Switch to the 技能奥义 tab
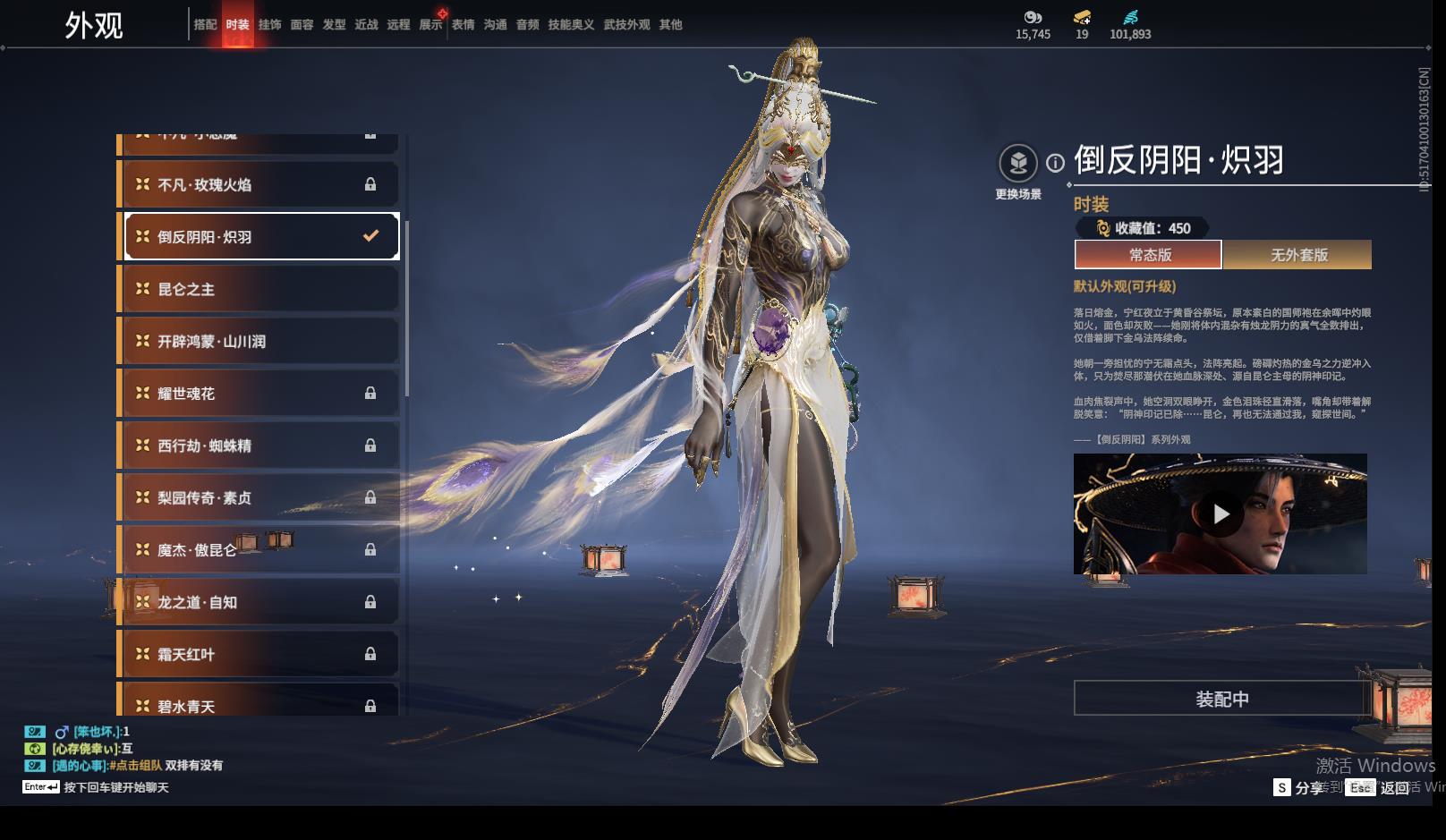The height and width of the screenshot is (840, 1446). [571, 25]
